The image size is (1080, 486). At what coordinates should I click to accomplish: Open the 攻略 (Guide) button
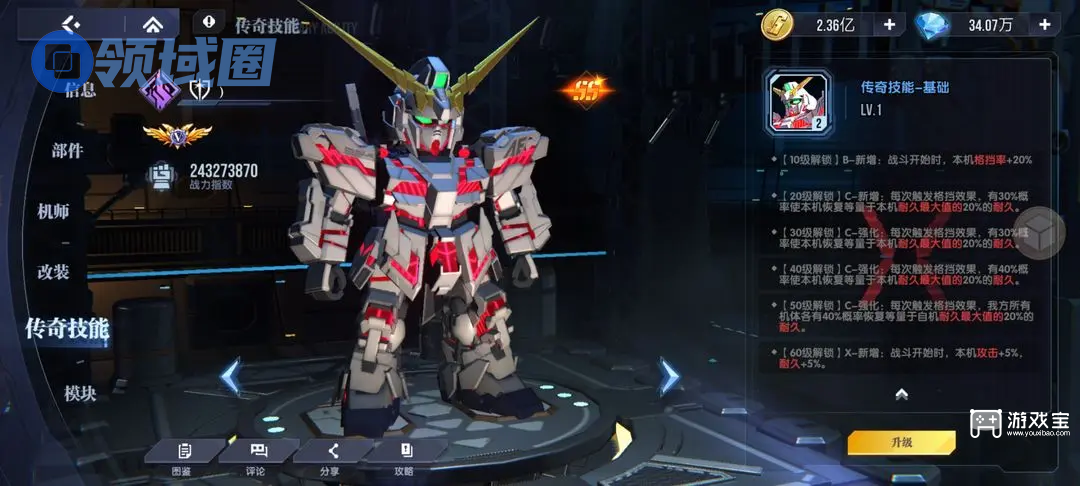[405, 456]
